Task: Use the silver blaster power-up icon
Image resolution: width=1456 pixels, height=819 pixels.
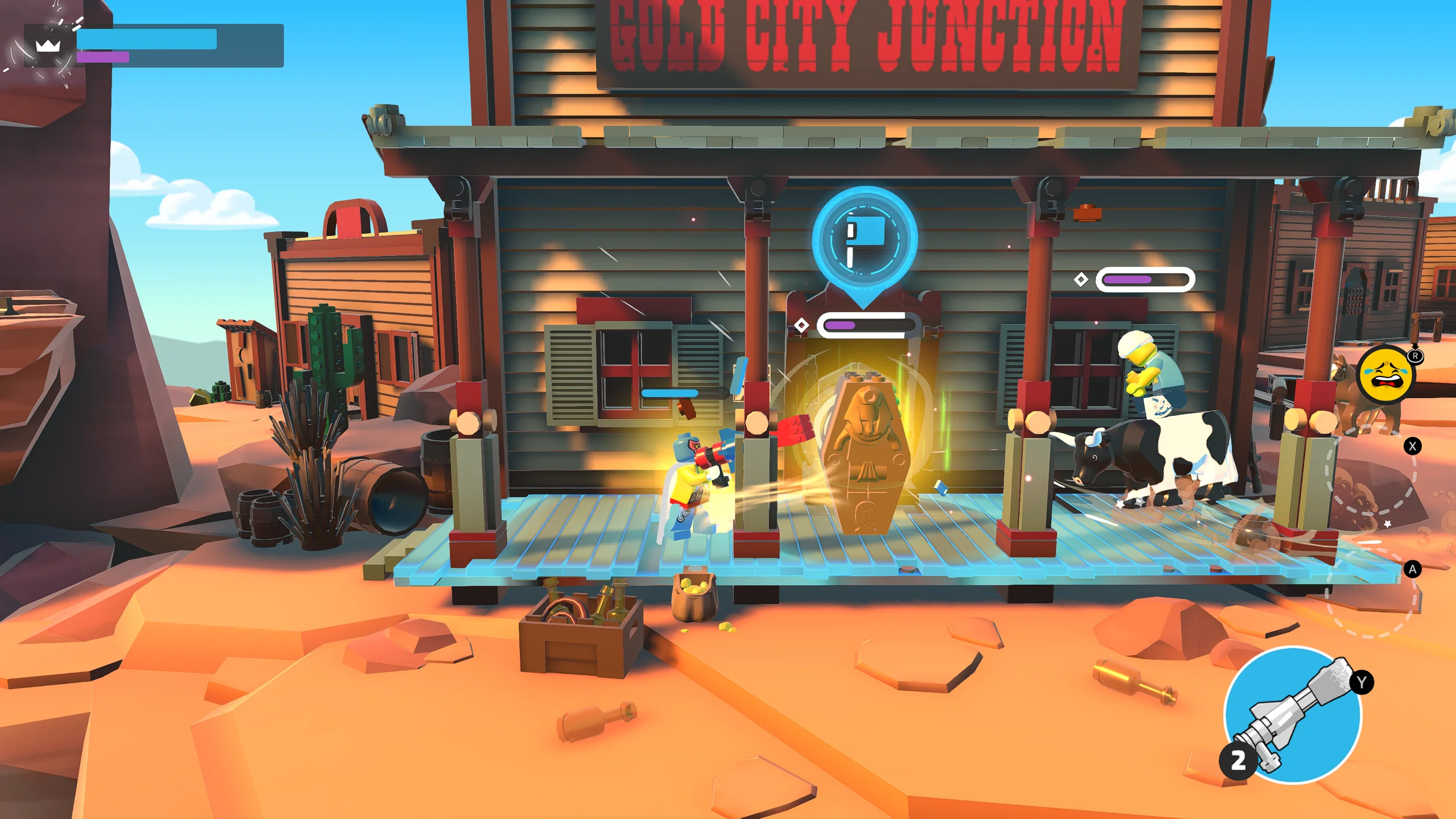Action: point(1293,715)
